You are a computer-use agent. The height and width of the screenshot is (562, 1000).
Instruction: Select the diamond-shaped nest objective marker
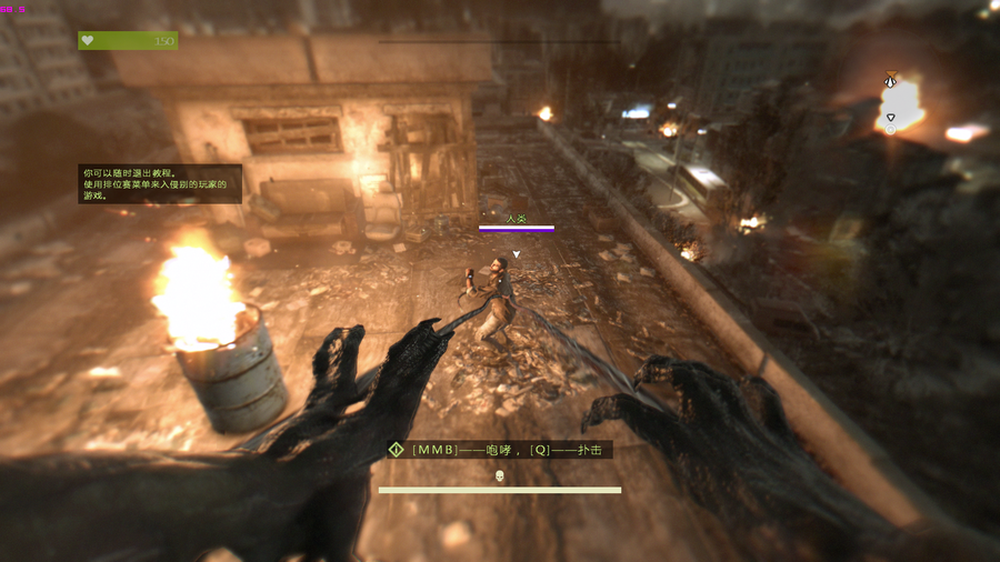890,82
